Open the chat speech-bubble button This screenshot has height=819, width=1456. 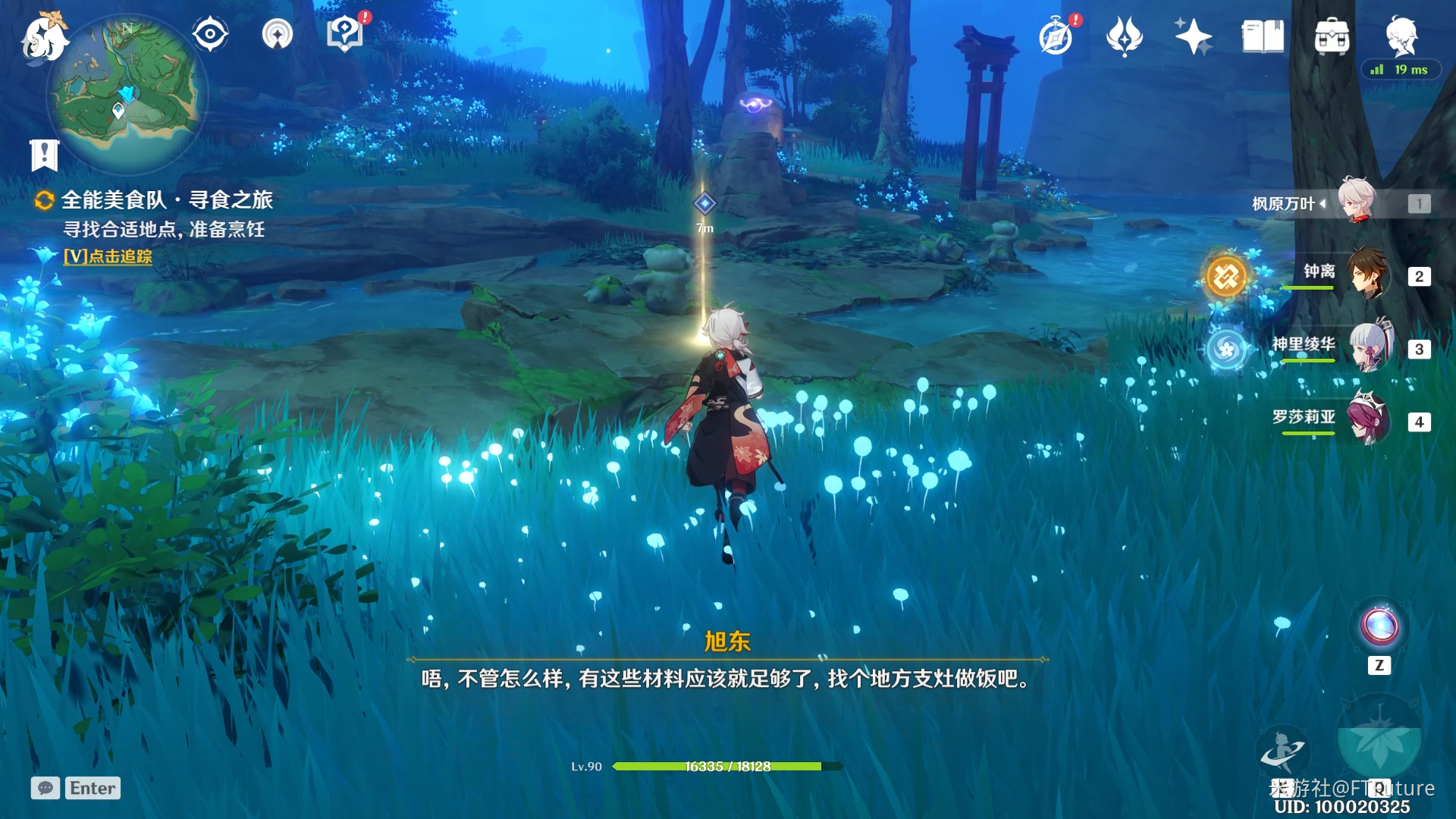click(x=45, y=789)
